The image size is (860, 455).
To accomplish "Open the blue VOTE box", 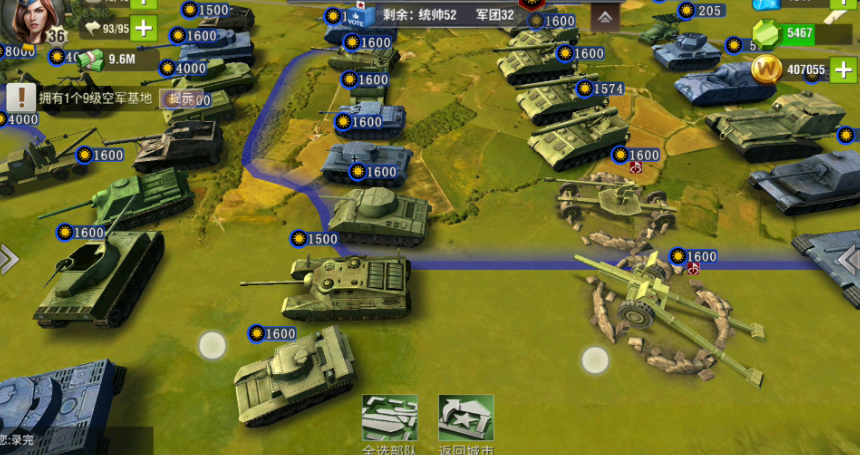I will tap(360, 14).
